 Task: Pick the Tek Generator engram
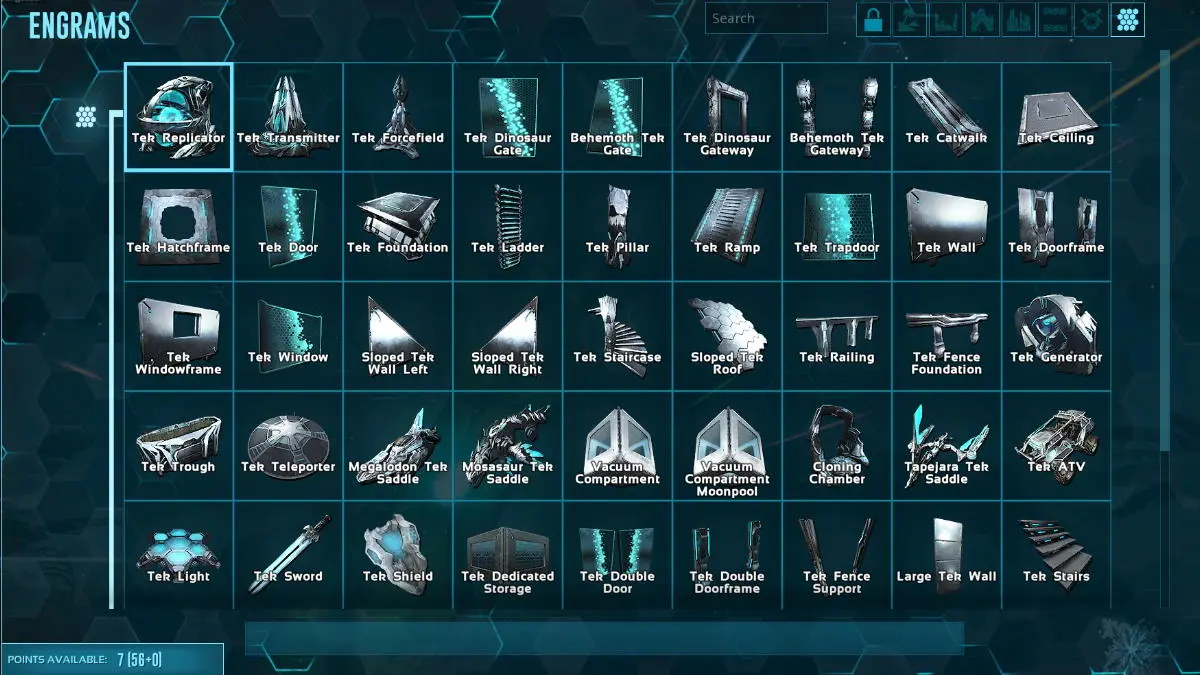click(1056, 336)
